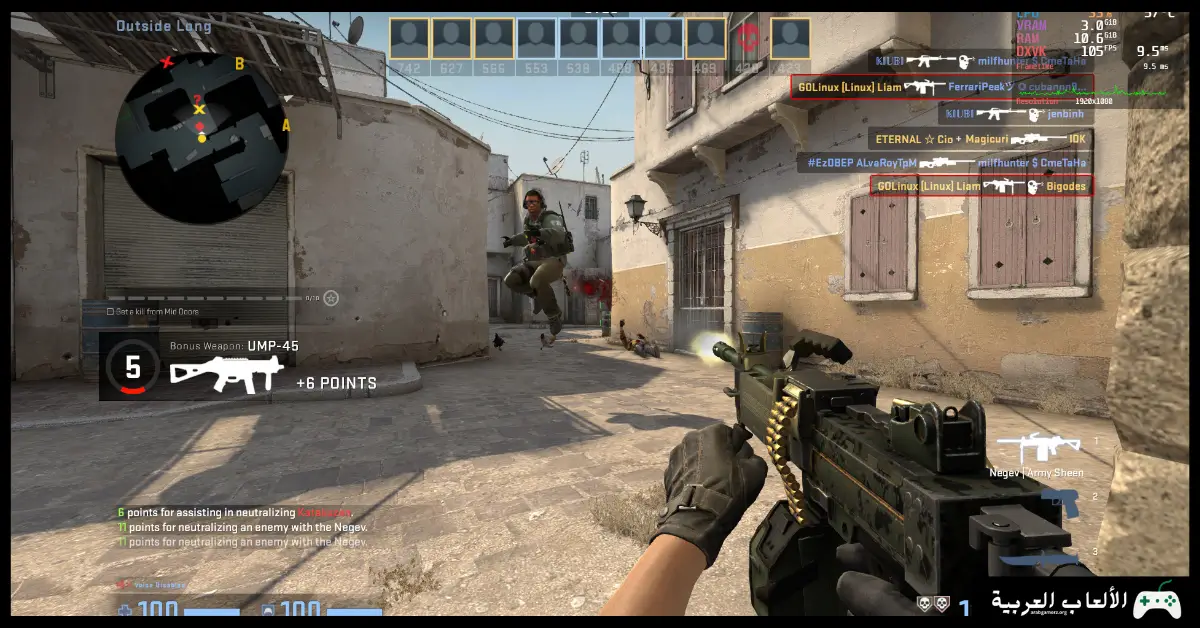Viewport: 1200px width, 628px height.
Task: Click the B bombsite marker on radar
Action: 239,64
